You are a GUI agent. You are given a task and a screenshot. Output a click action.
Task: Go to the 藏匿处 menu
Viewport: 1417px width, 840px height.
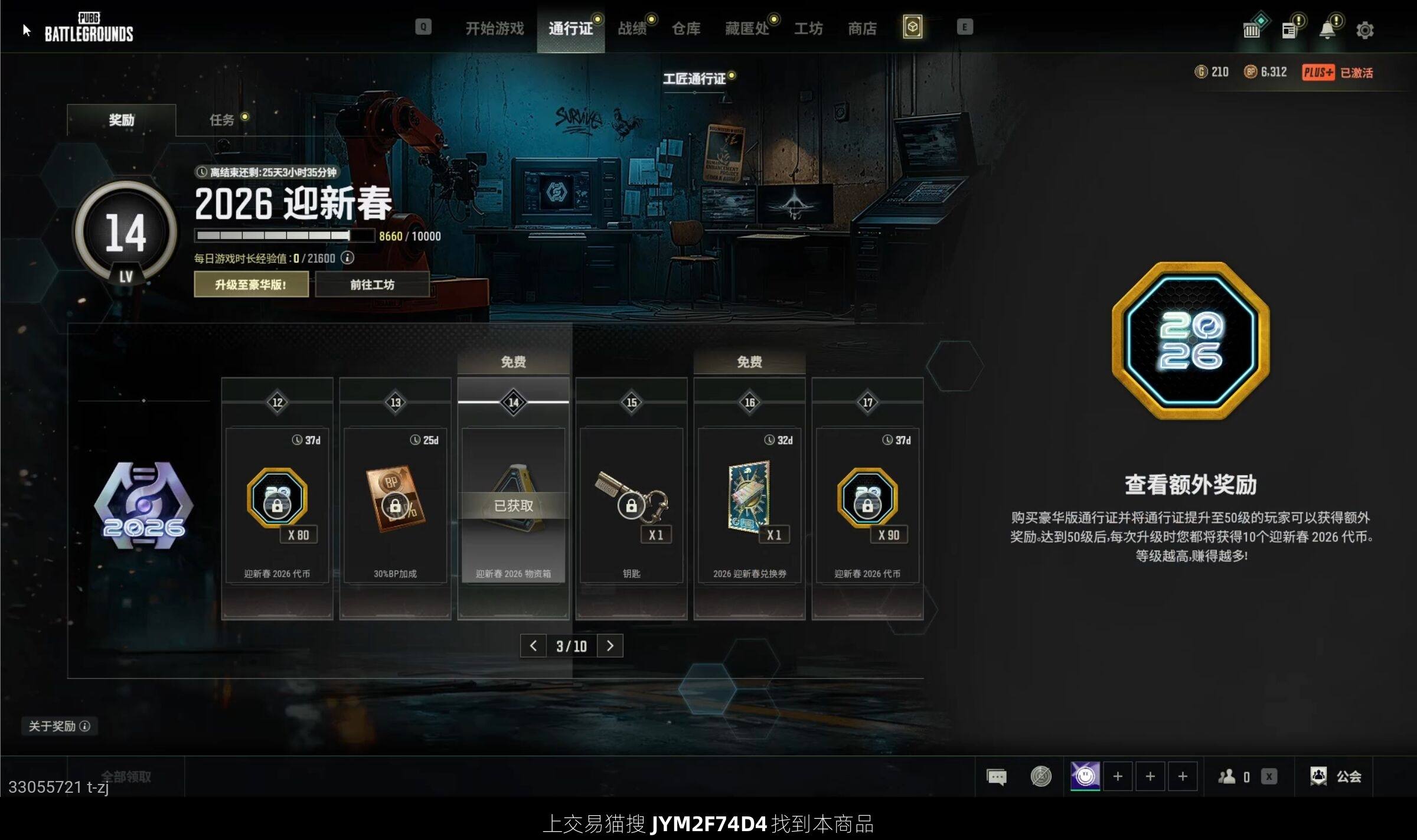click(x=747, y=28)
